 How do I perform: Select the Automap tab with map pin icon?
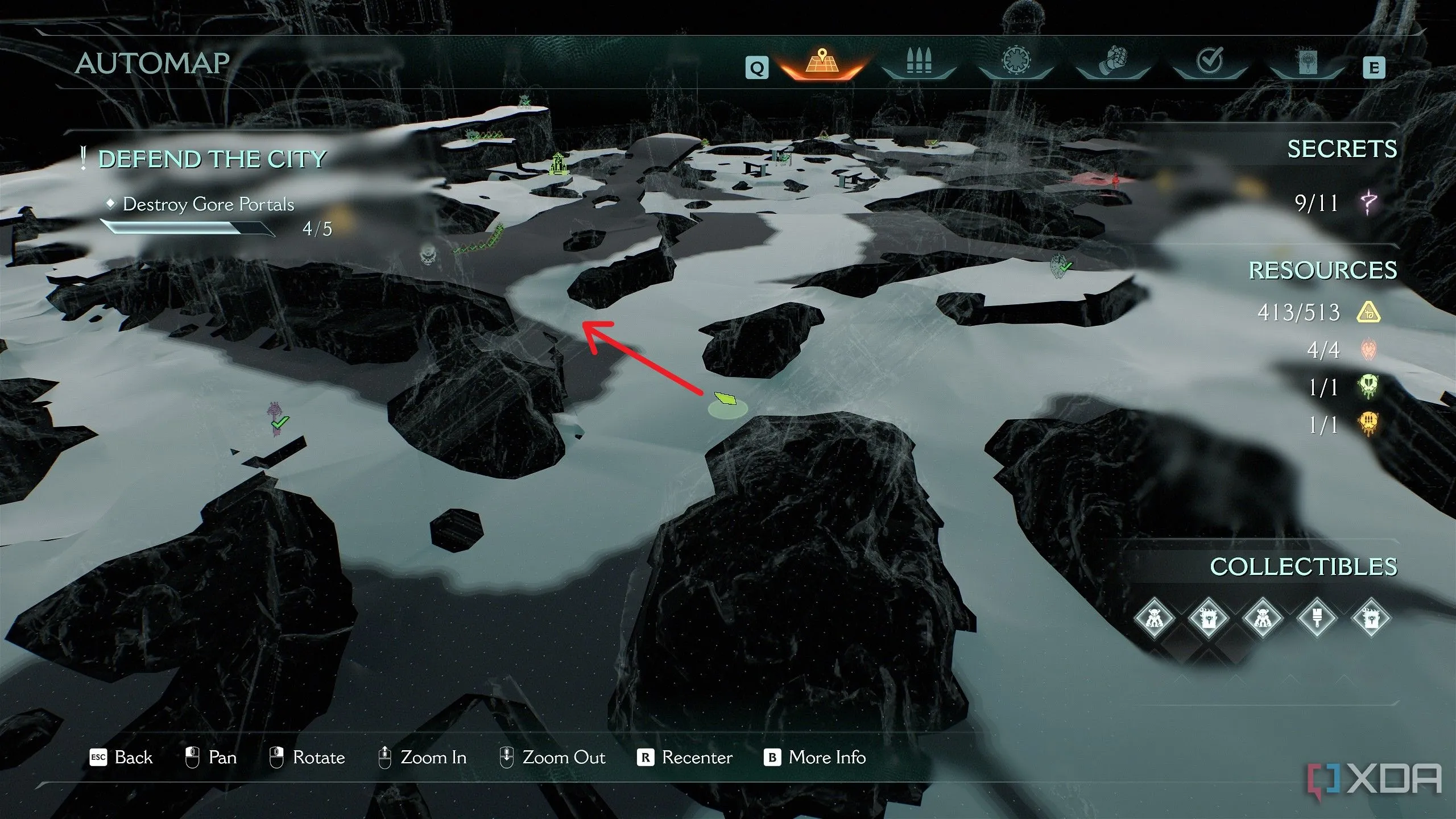coord(821,63)
